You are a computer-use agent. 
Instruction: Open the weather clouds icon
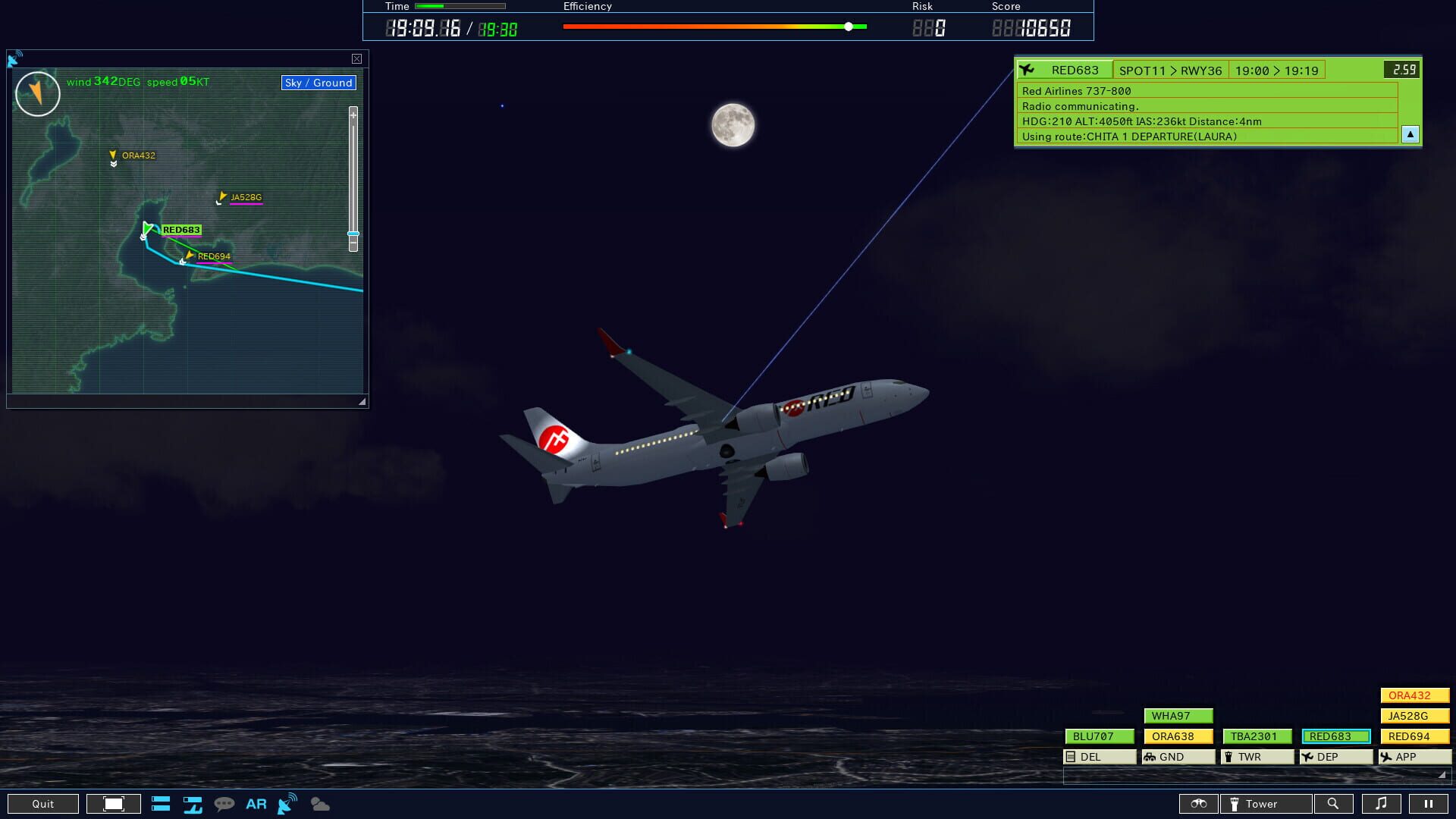click(x=318, y=804)
